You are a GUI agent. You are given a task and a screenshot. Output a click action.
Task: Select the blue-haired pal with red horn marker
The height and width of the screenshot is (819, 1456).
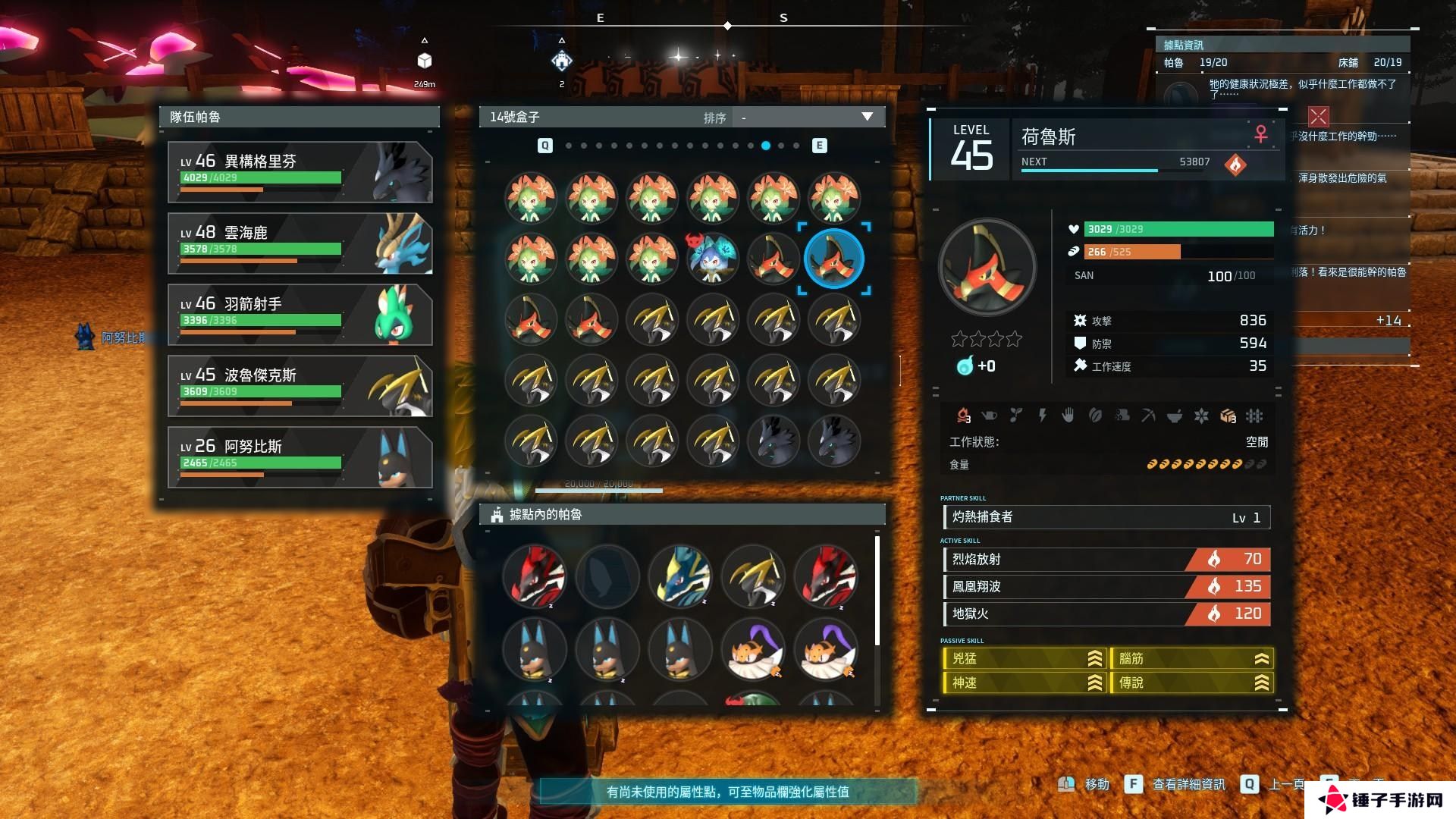(x=712, y=259)
